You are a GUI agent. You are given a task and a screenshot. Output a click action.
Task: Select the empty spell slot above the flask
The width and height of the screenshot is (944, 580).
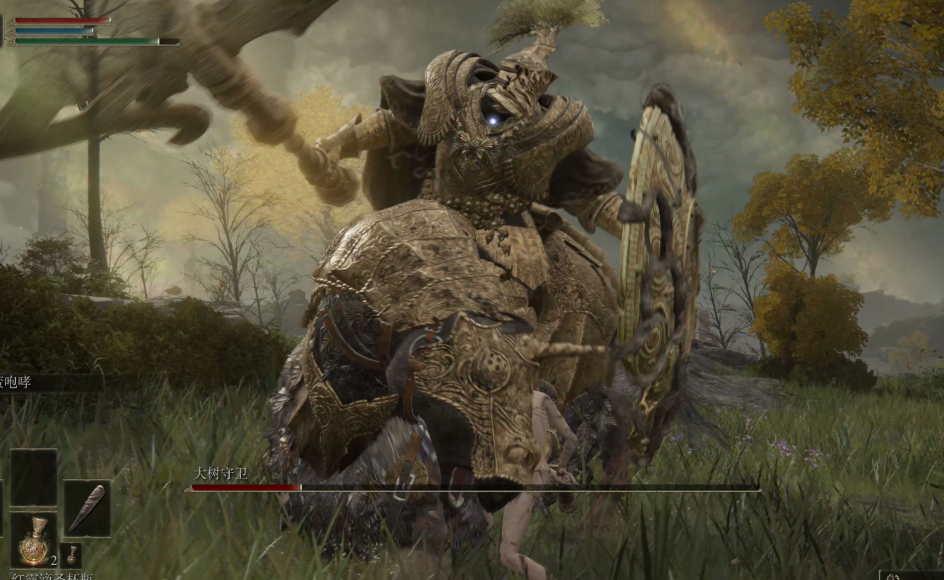[x=33, y=477]
